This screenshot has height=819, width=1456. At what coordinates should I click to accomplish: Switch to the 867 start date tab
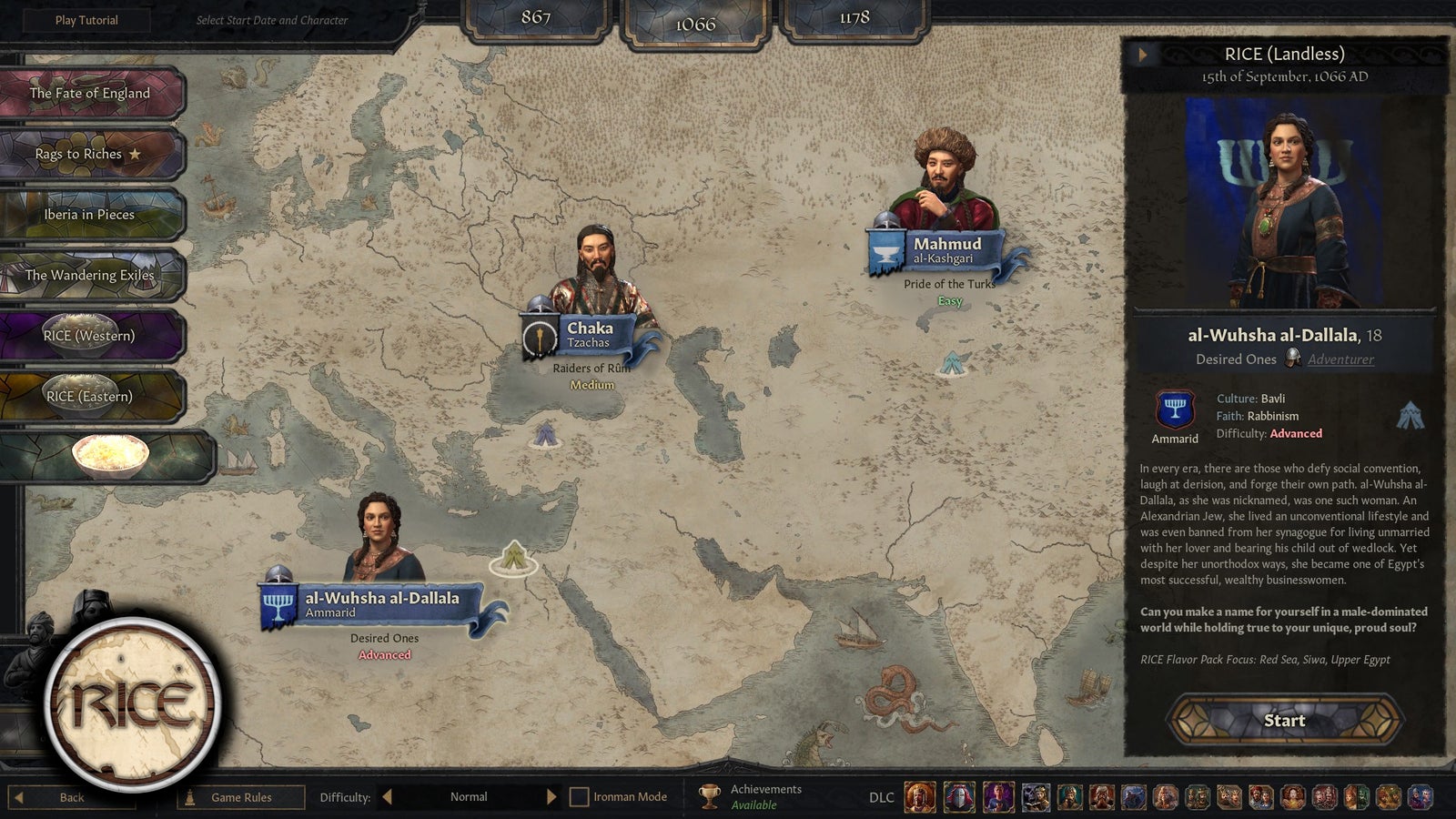[536, 15]
